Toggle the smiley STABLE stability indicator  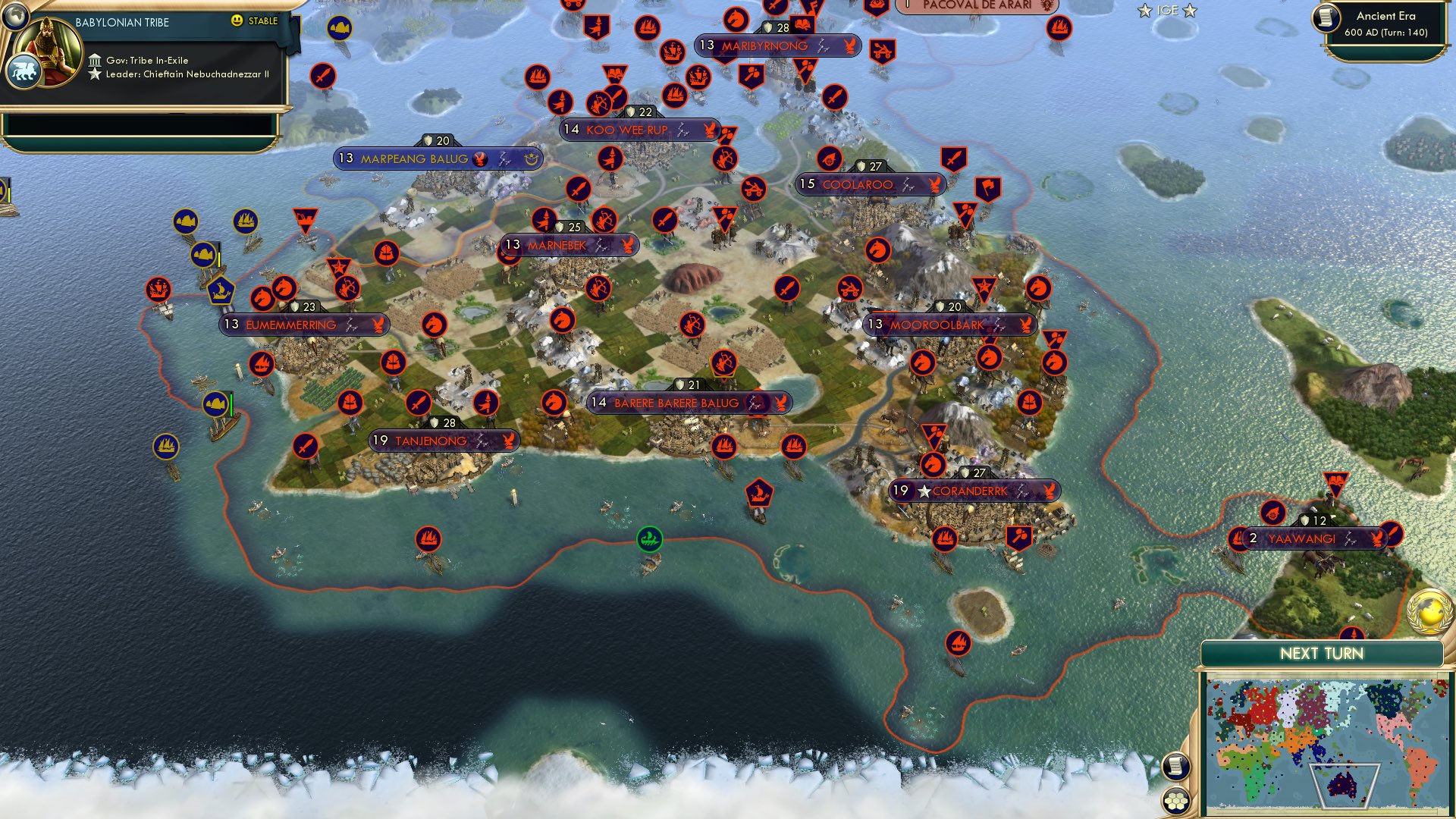tap(238, 23)
